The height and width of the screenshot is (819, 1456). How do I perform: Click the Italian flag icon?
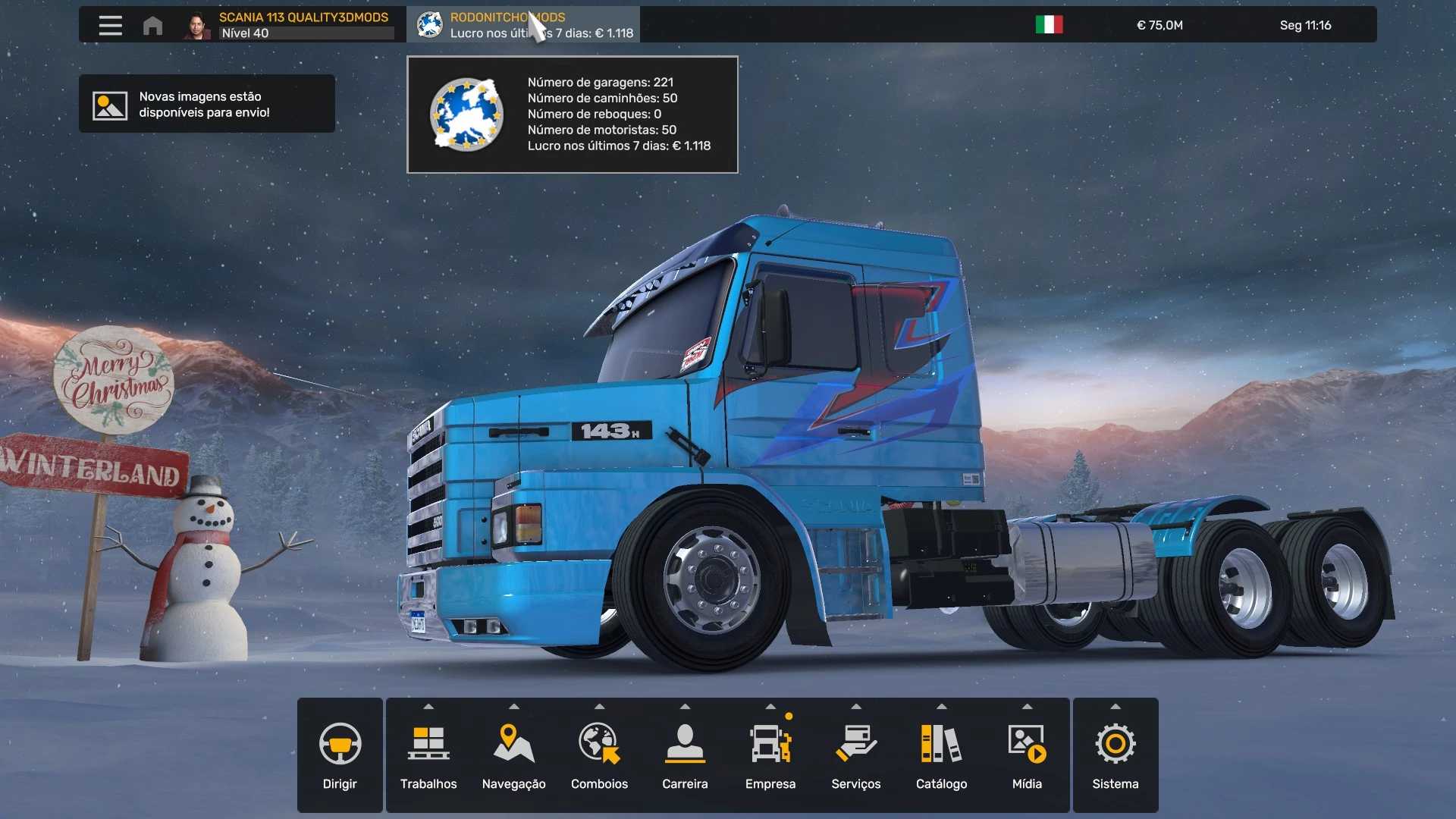(1049, 25)
